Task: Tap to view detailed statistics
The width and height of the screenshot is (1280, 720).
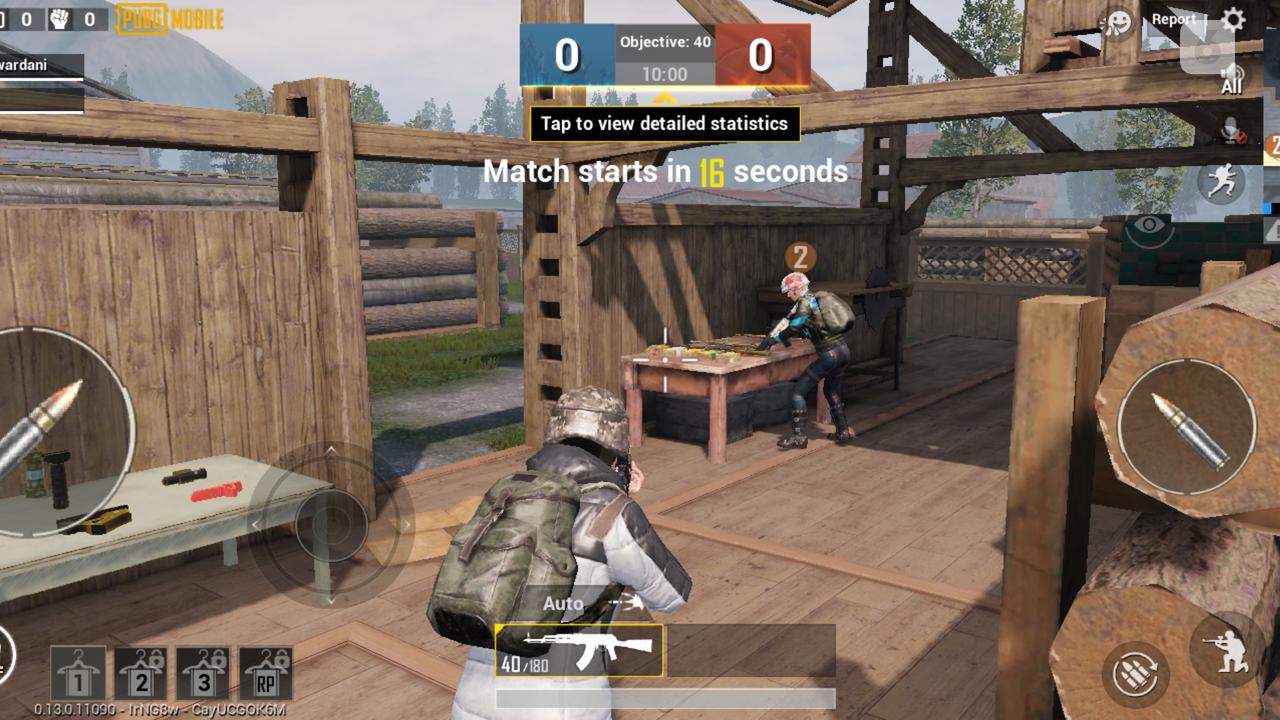Action: 663,123
